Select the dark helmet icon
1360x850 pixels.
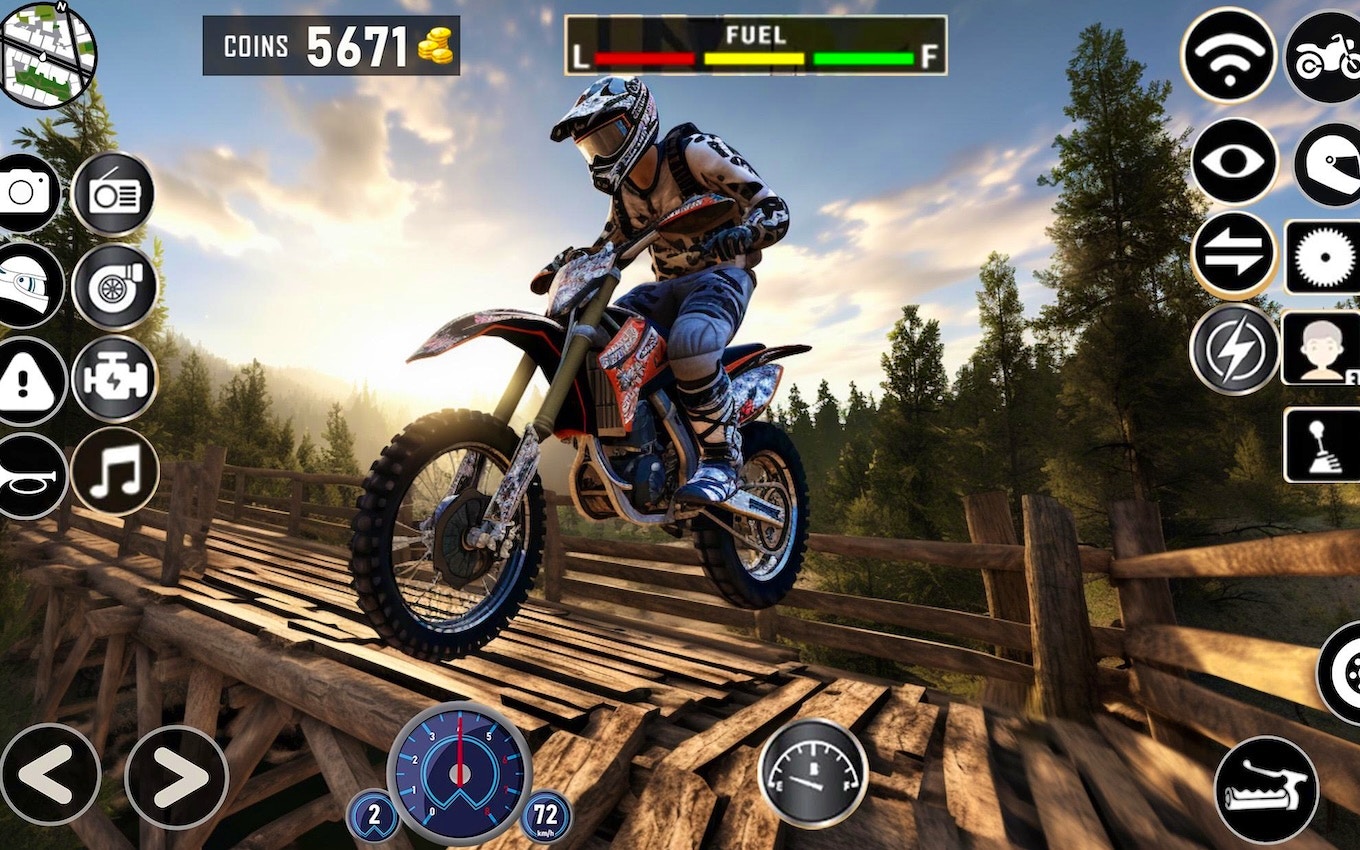[1328, 162]
